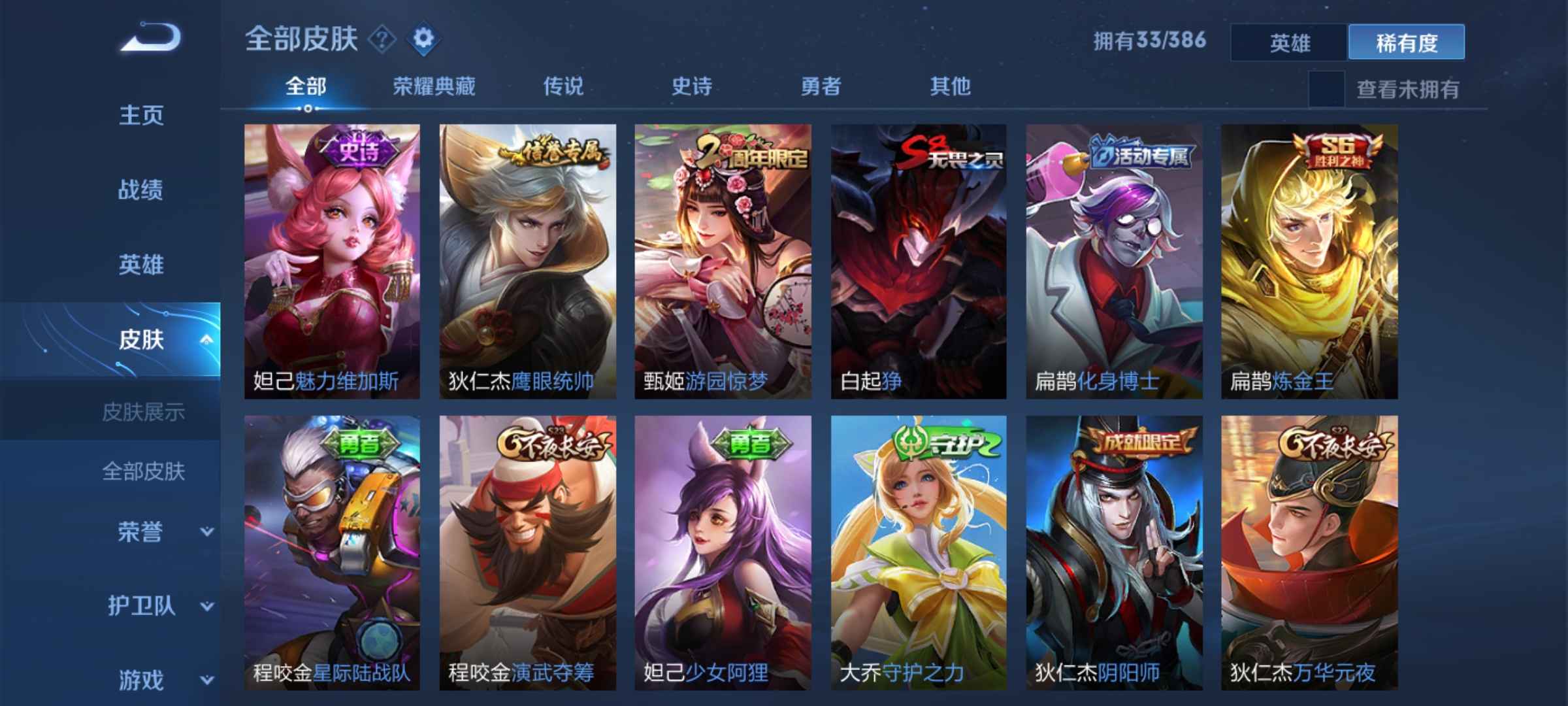Screen dimensions: 1568x706
Task: Select 全部皮肤 in the sidebar
Action: (x=145, y=472)
